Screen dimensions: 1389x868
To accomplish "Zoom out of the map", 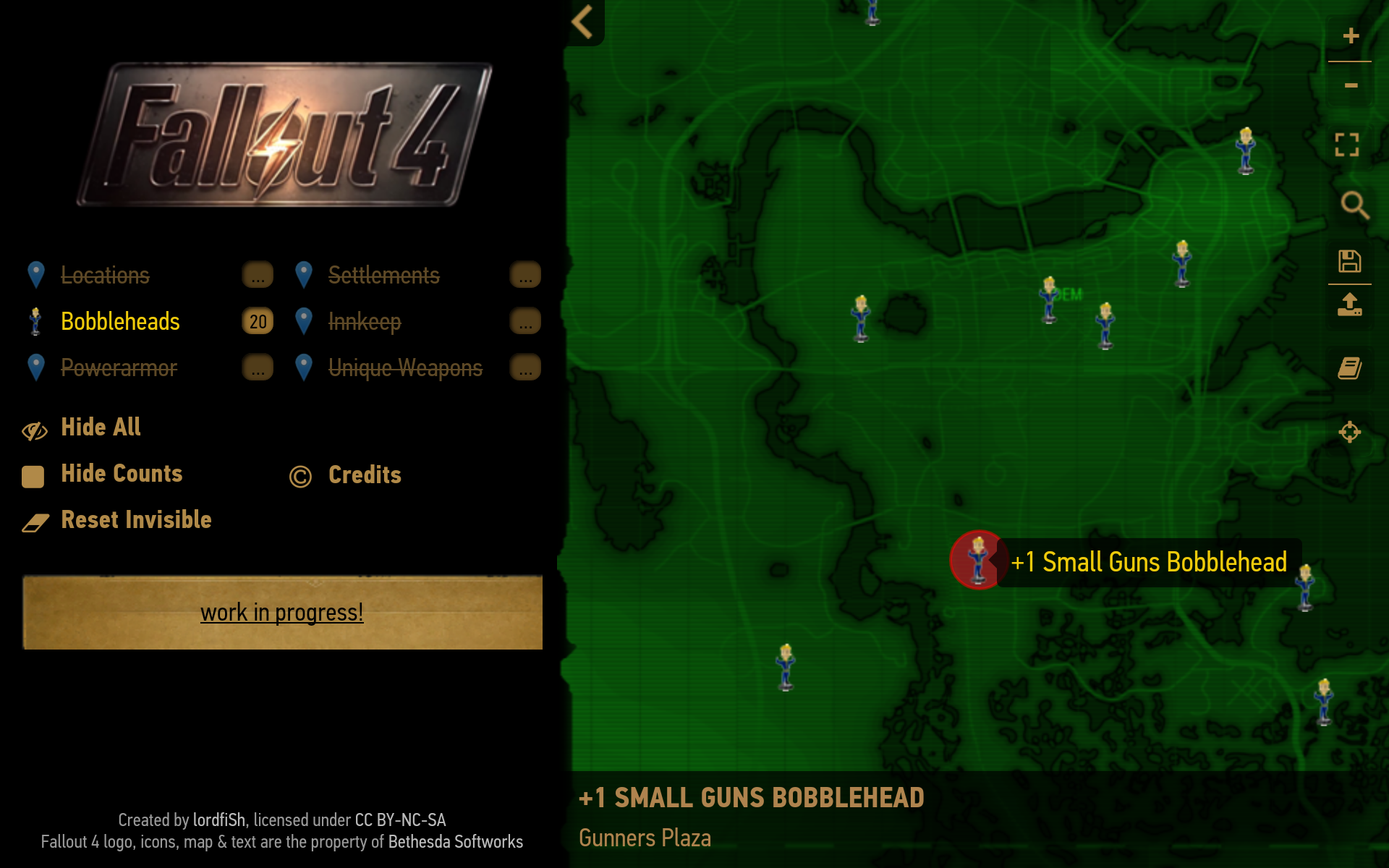I will point(1350,85).
